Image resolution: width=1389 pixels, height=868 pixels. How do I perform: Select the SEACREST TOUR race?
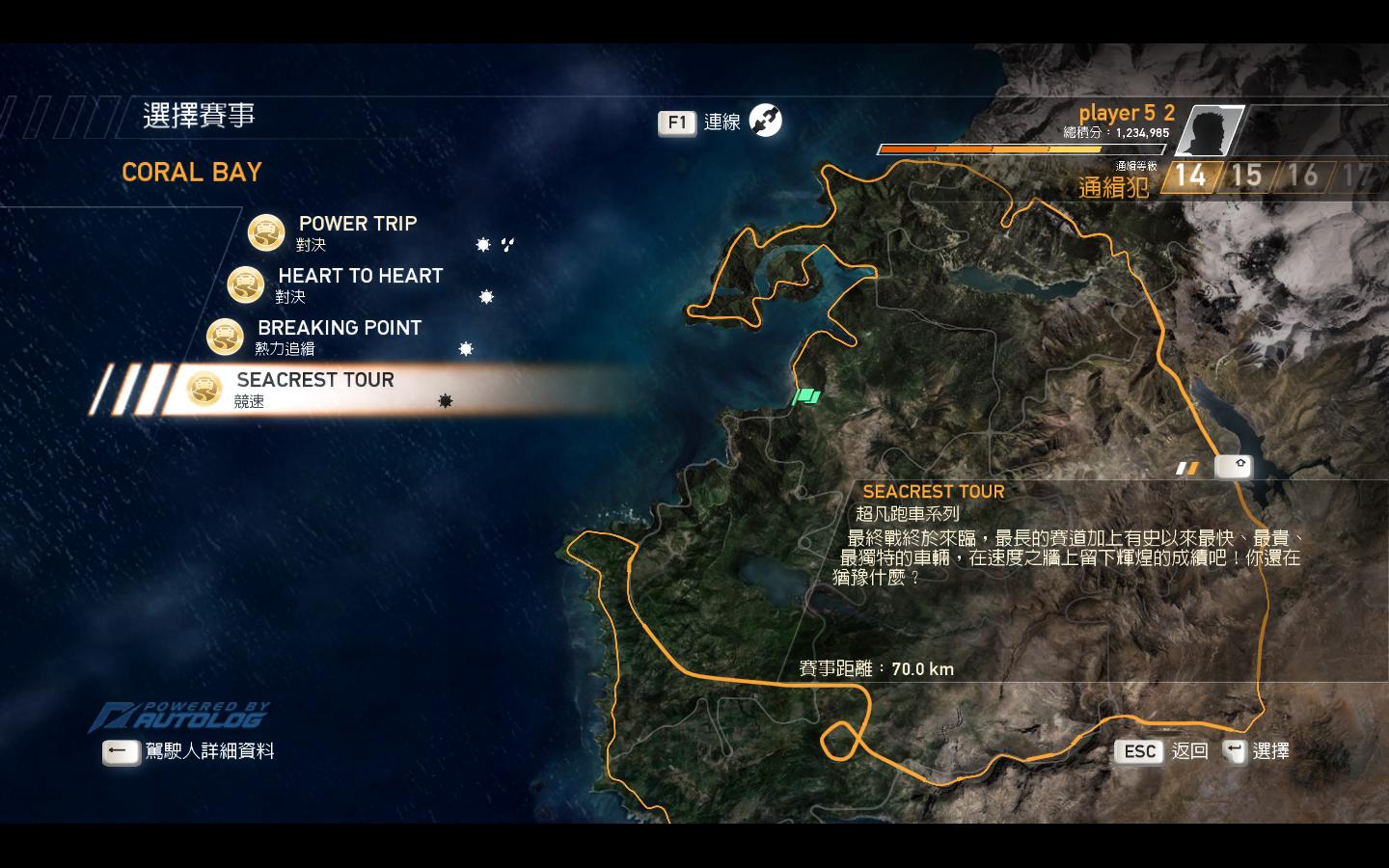(x=314, y=381)
